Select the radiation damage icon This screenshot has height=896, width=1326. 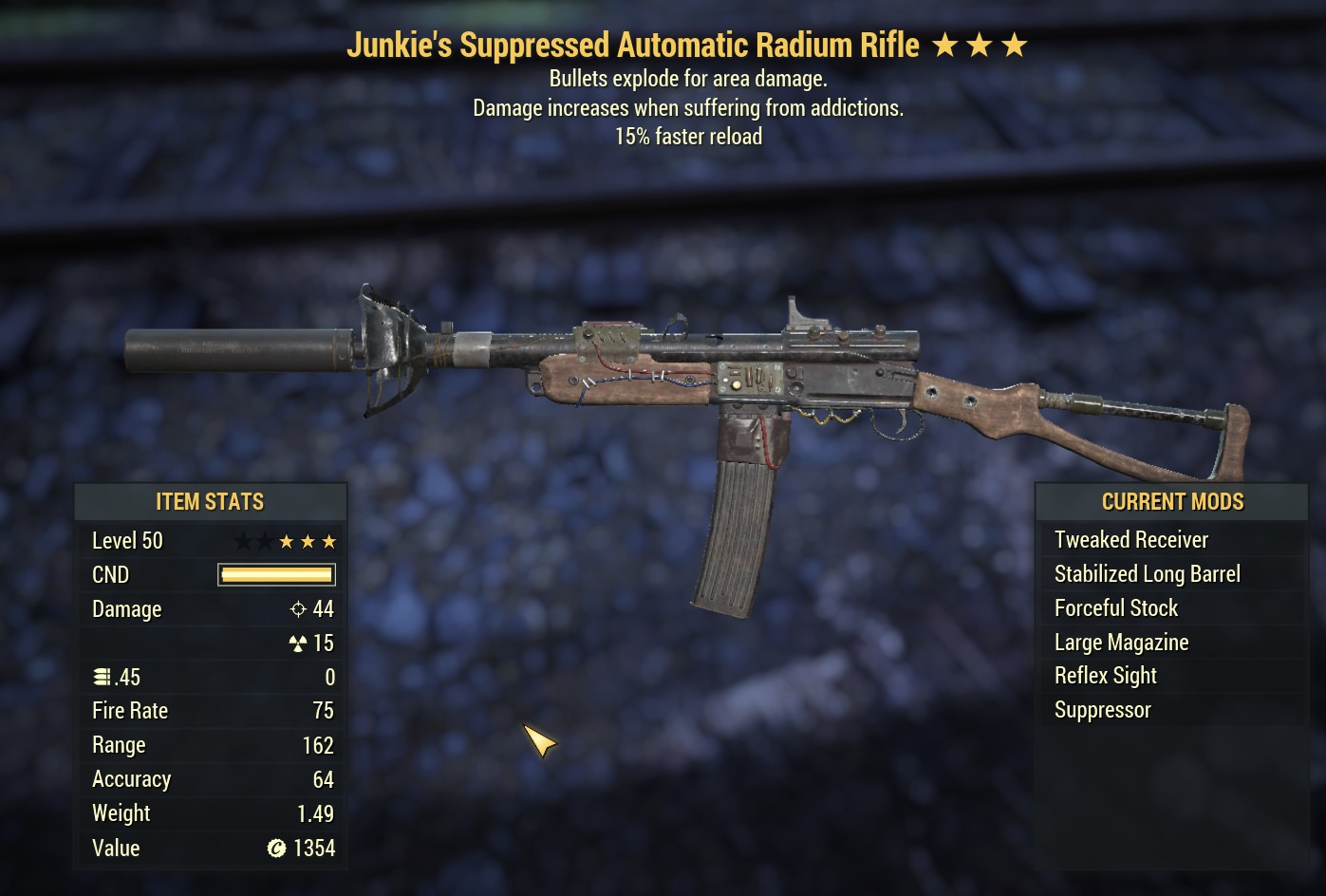pyautogui.click(x=298, y=643)
